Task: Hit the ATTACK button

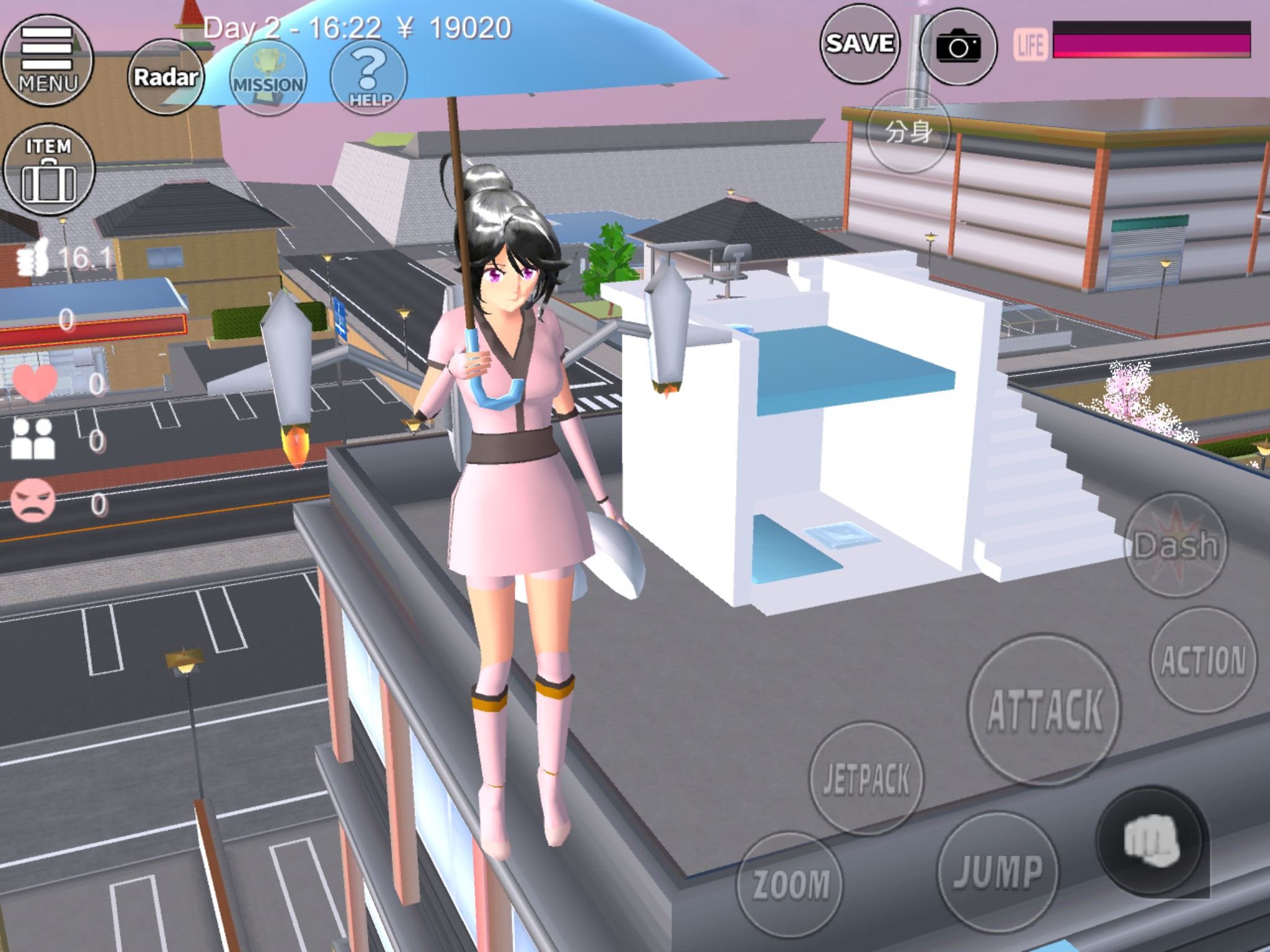Action: coord(1045,710)
